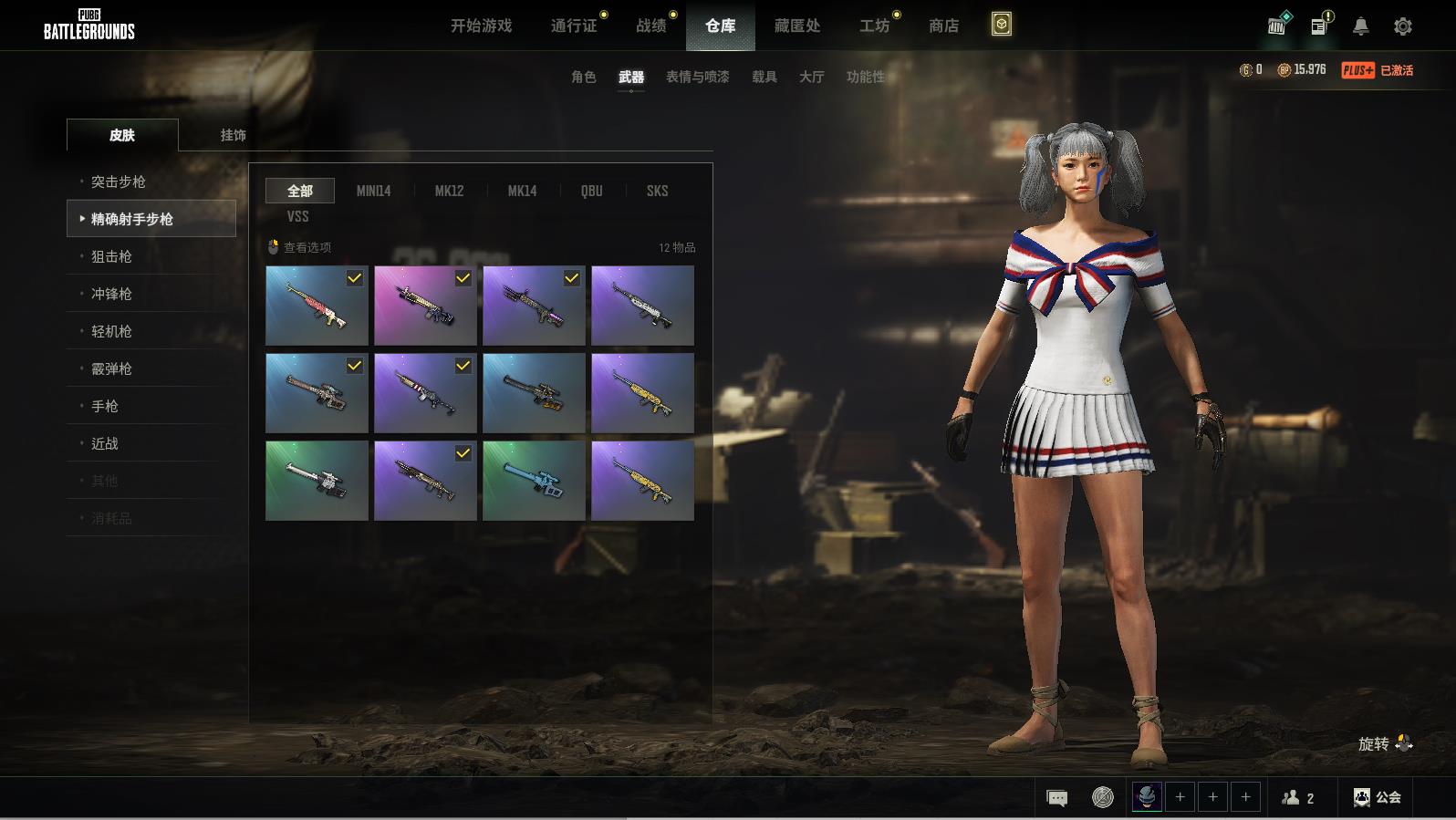Show notifications via the bell icon
The height and width of the screenshot is (820, 1456).
[x=1360, y=26]
